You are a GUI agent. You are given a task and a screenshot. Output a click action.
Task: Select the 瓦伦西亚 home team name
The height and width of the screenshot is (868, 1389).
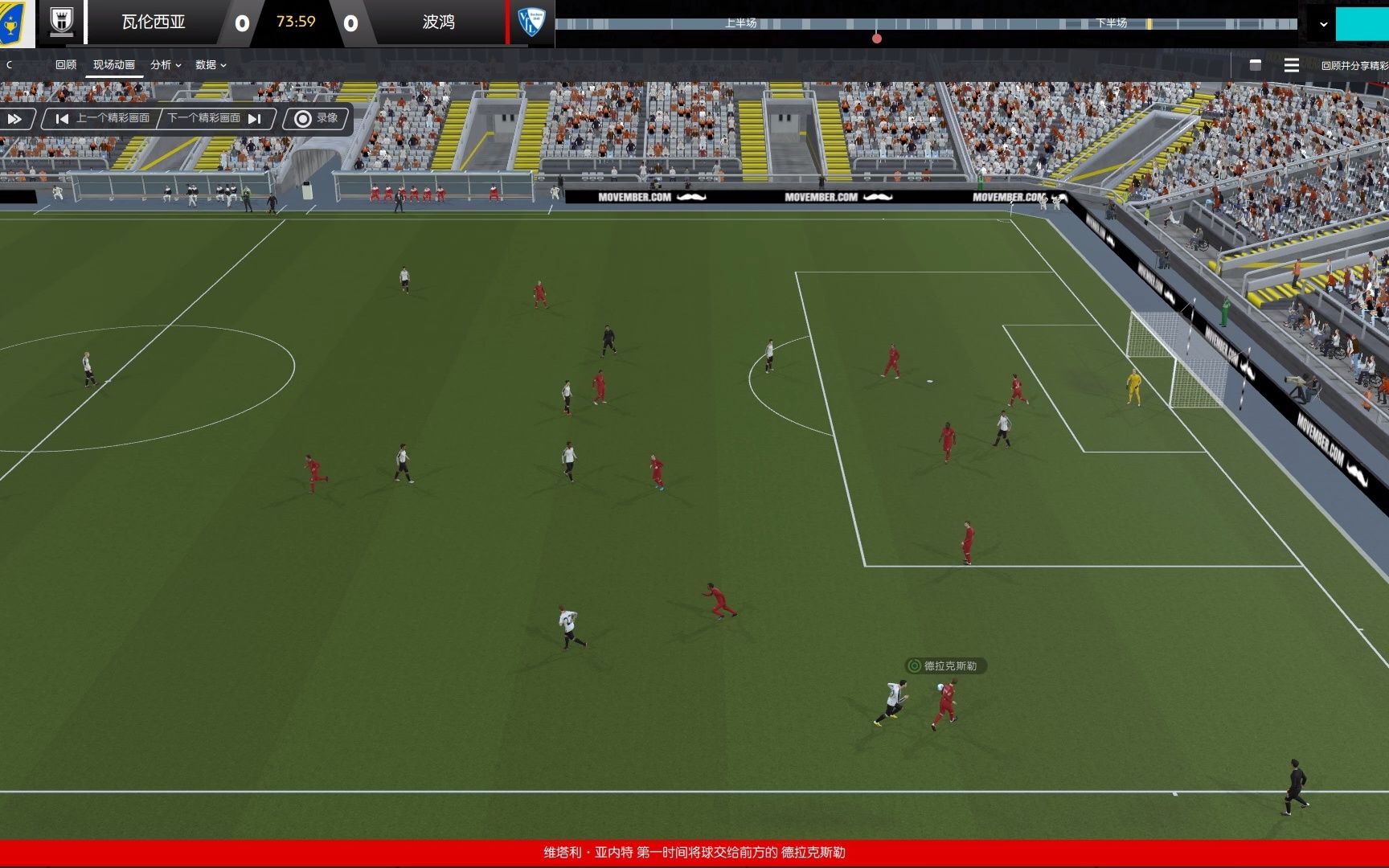tap(153, 22)
